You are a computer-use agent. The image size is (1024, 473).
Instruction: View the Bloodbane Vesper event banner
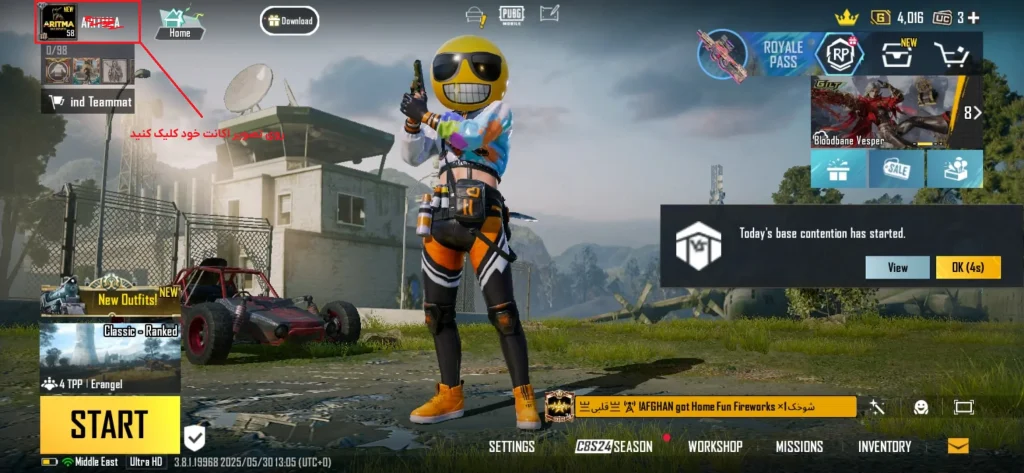coord(885,111)
